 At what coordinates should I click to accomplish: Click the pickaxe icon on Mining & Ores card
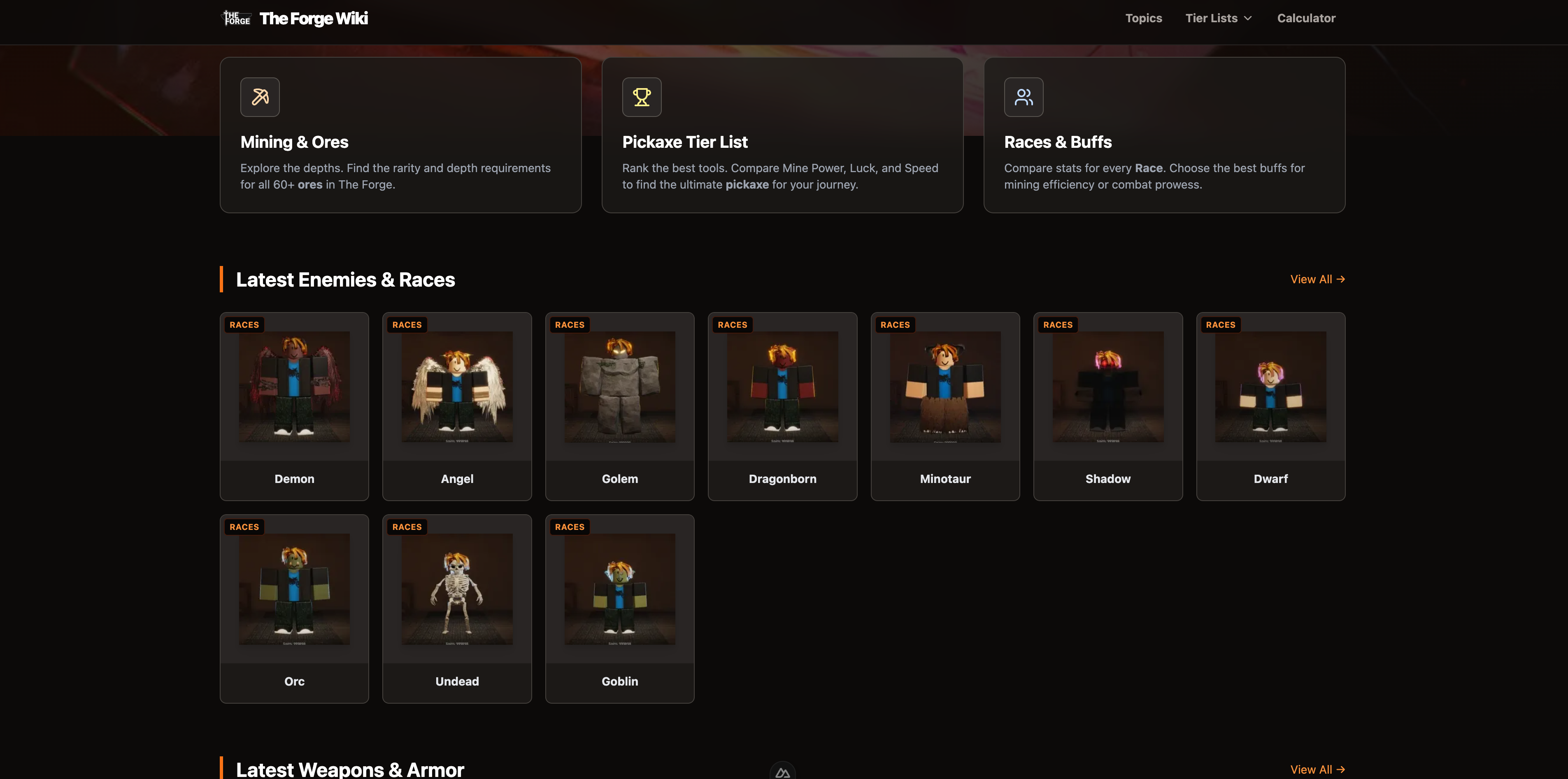[x=260, y=97]
